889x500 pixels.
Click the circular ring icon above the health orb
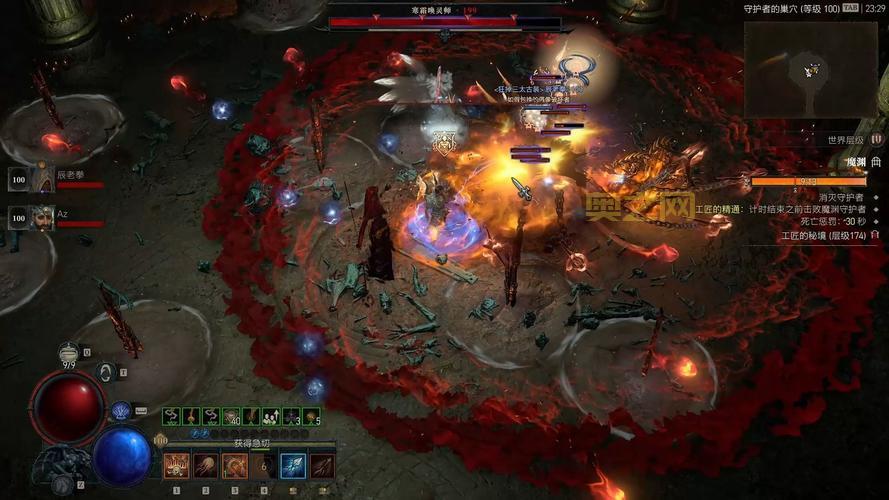click(104, 371)
